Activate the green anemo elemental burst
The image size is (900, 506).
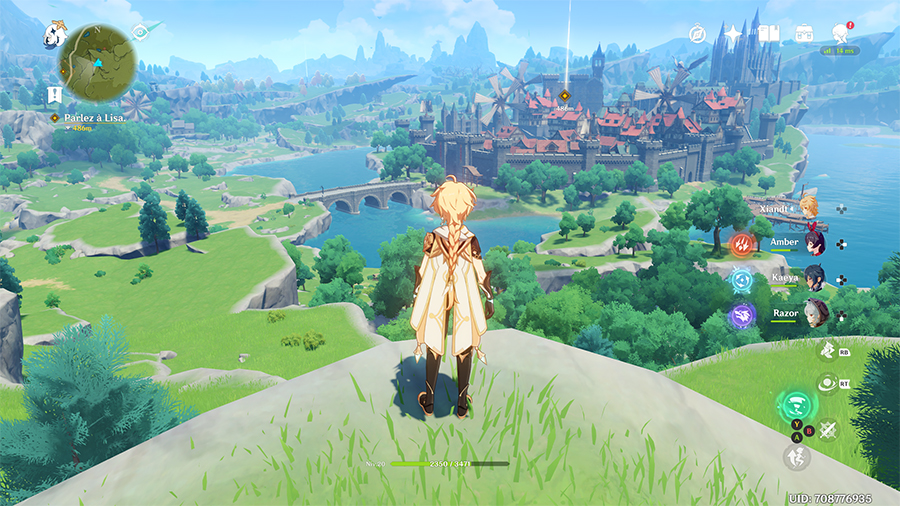pos(797,405)
